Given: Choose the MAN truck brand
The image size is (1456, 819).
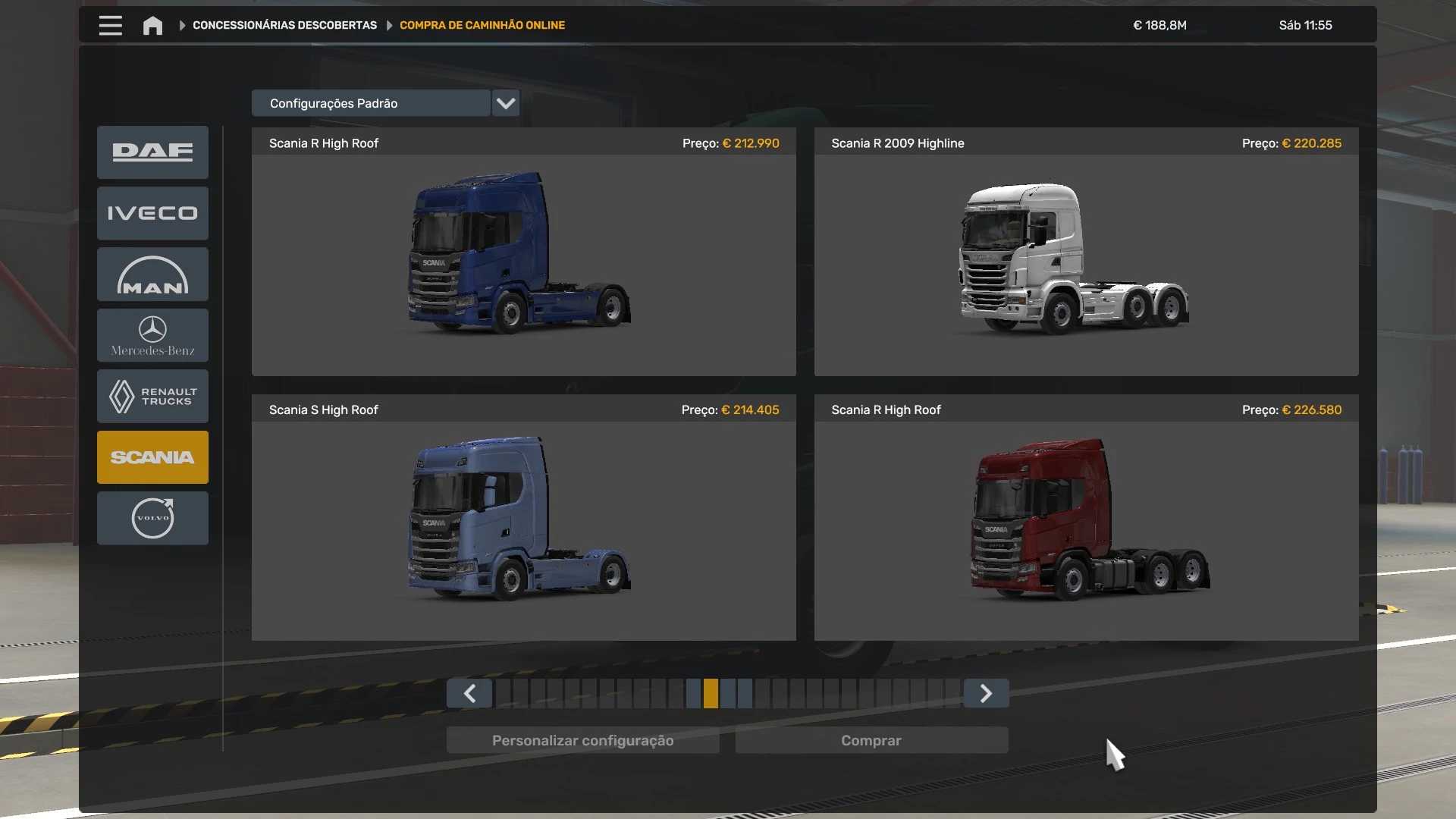Looking at the screenshot, I should click(152, 275).
